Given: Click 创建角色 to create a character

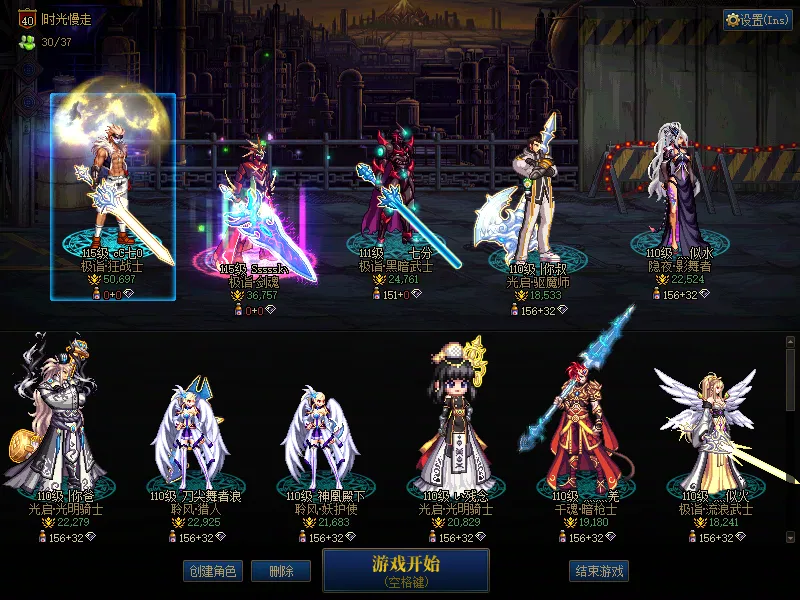Looking at the screenshot, I should (x=212, y=571).
